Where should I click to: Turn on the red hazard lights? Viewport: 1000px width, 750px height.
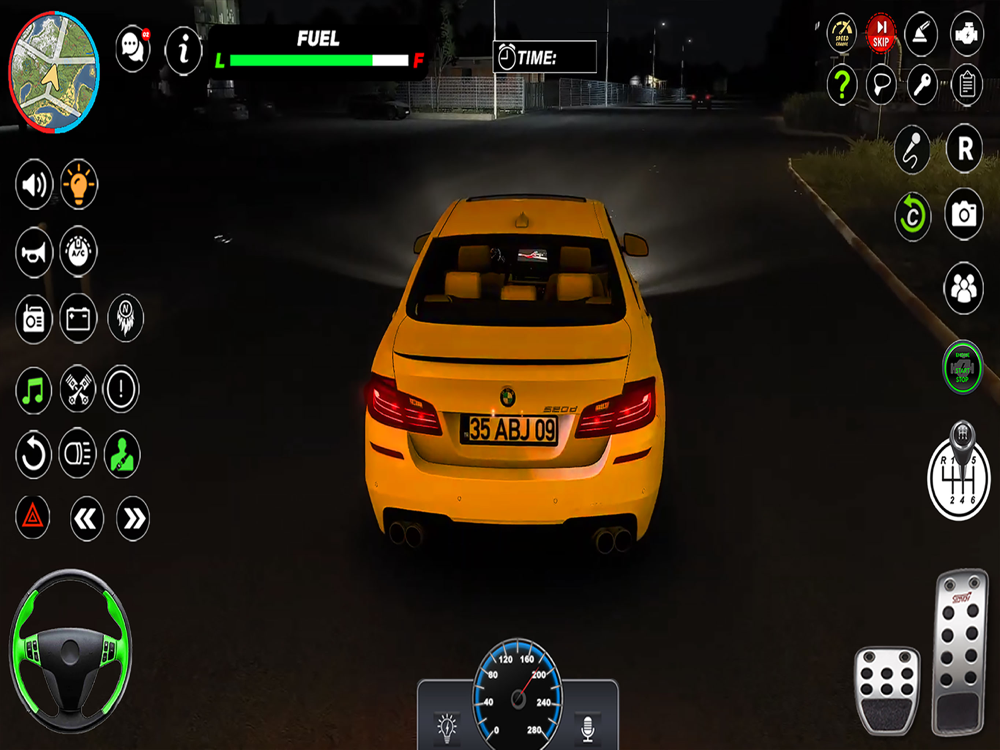pos(33,517)
